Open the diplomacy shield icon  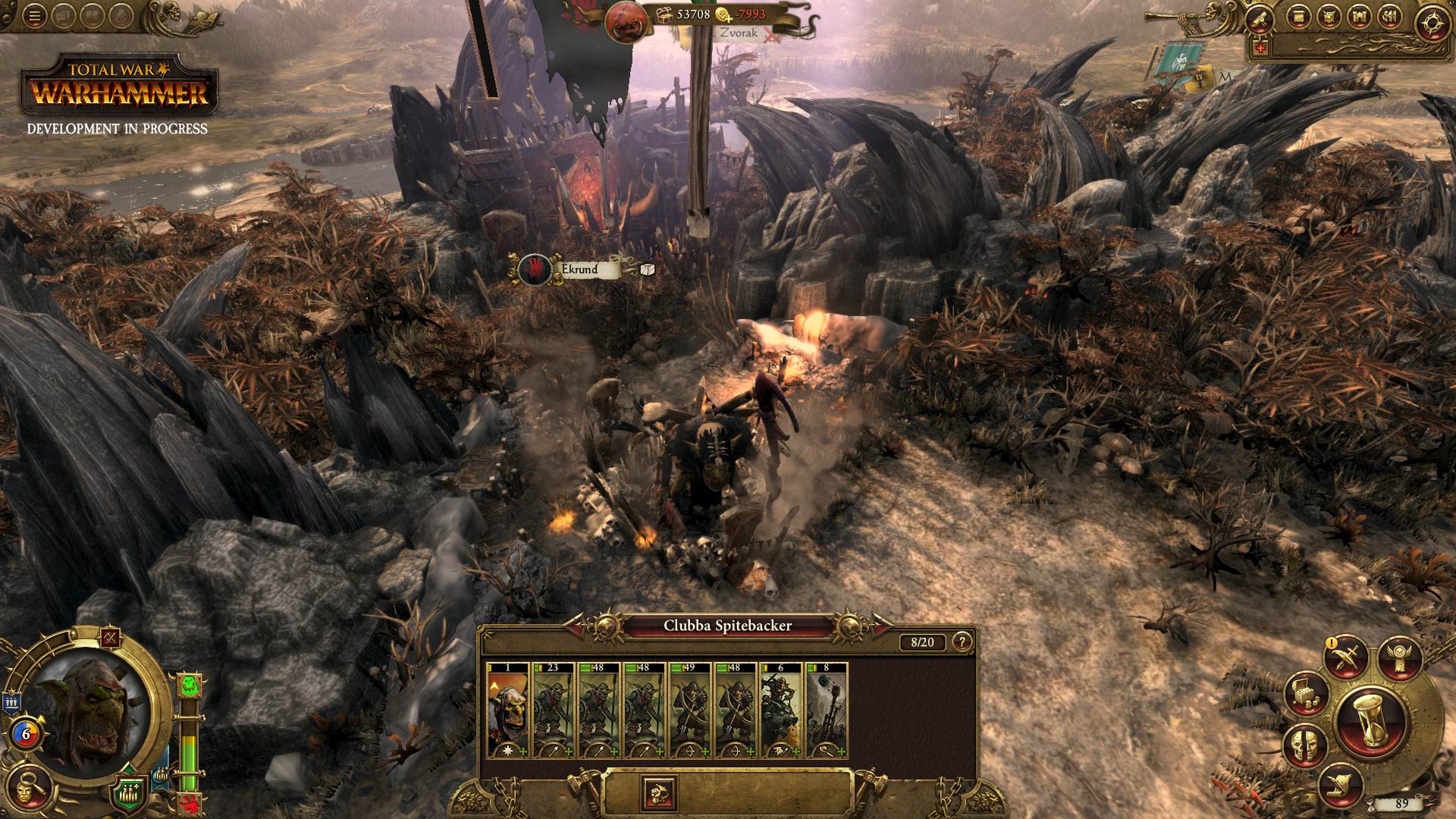click(x=1329, y=17)
